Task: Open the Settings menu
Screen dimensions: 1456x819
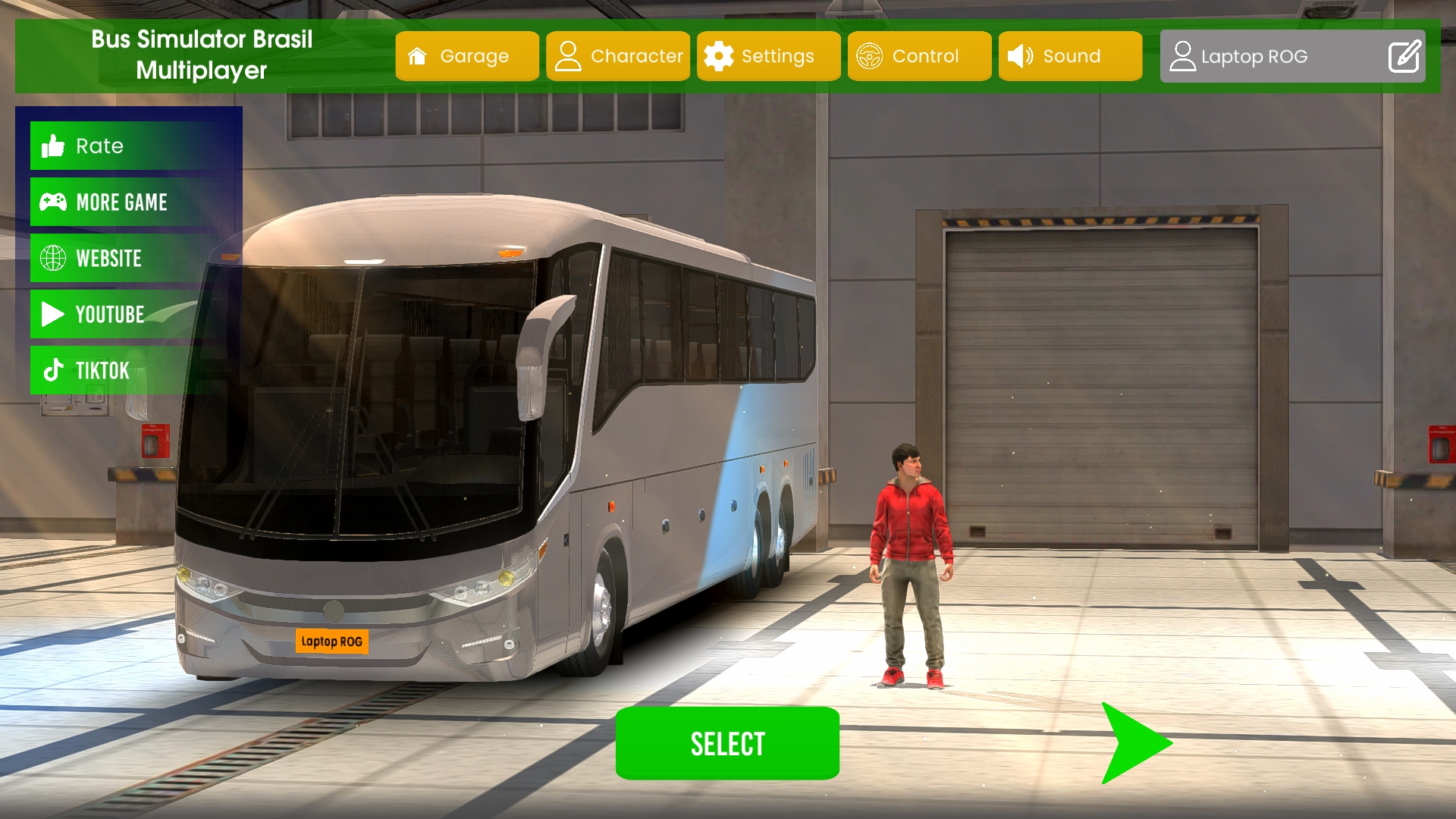Action: pyautogui.click(x=768, y=56)
